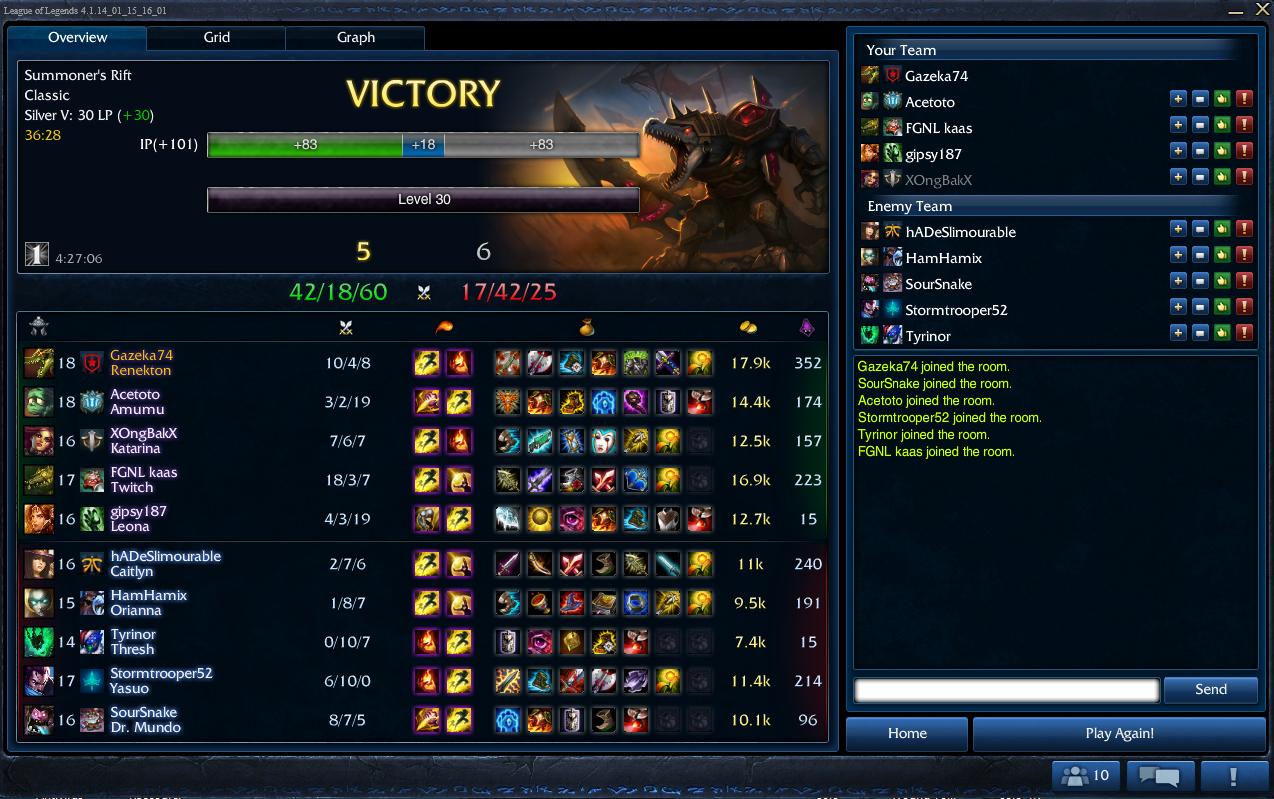This screenshot has width=1274, height=799.
Task: Send the chat message
Action: pos(1210,689)
